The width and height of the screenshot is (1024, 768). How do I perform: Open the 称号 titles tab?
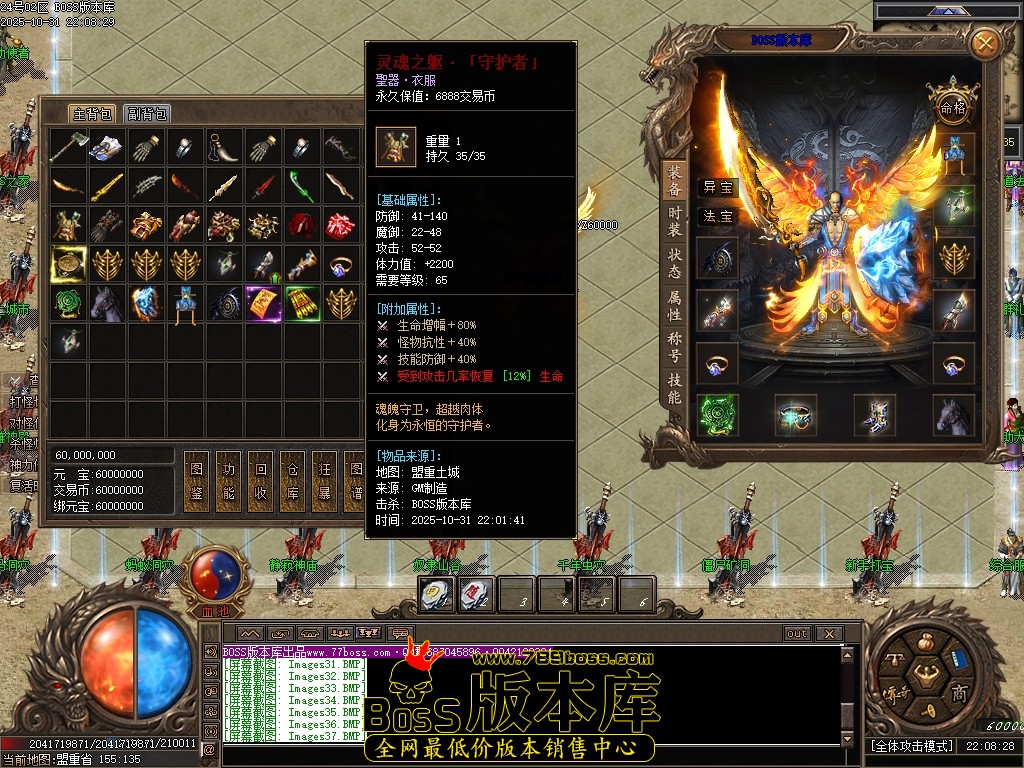675,347
